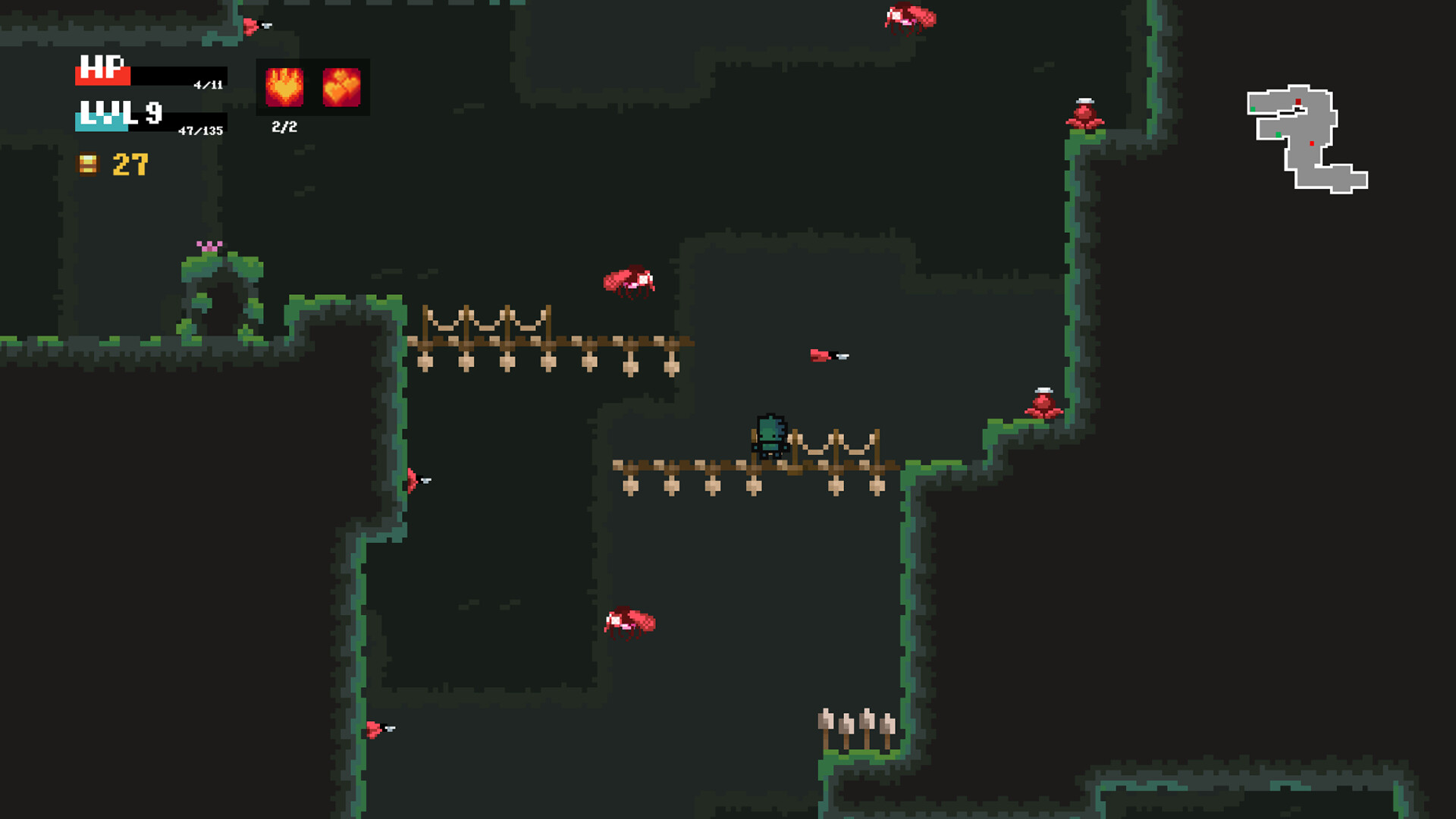Select the crab enemy above the upper bridge
This screenshot has width=1456, height=819.
tap(629, 281)
